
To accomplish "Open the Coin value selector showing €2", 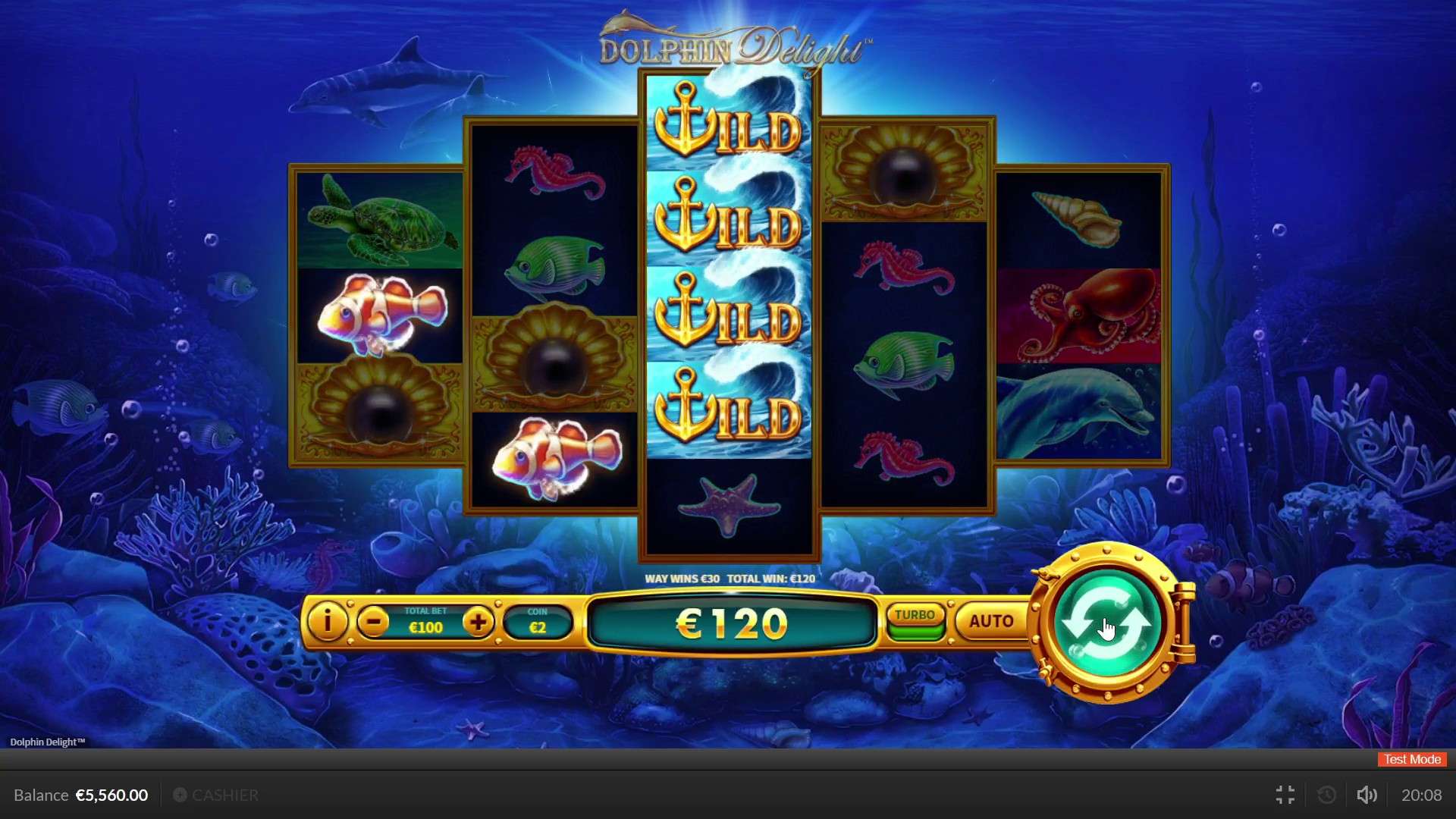I will pos(538,622).
